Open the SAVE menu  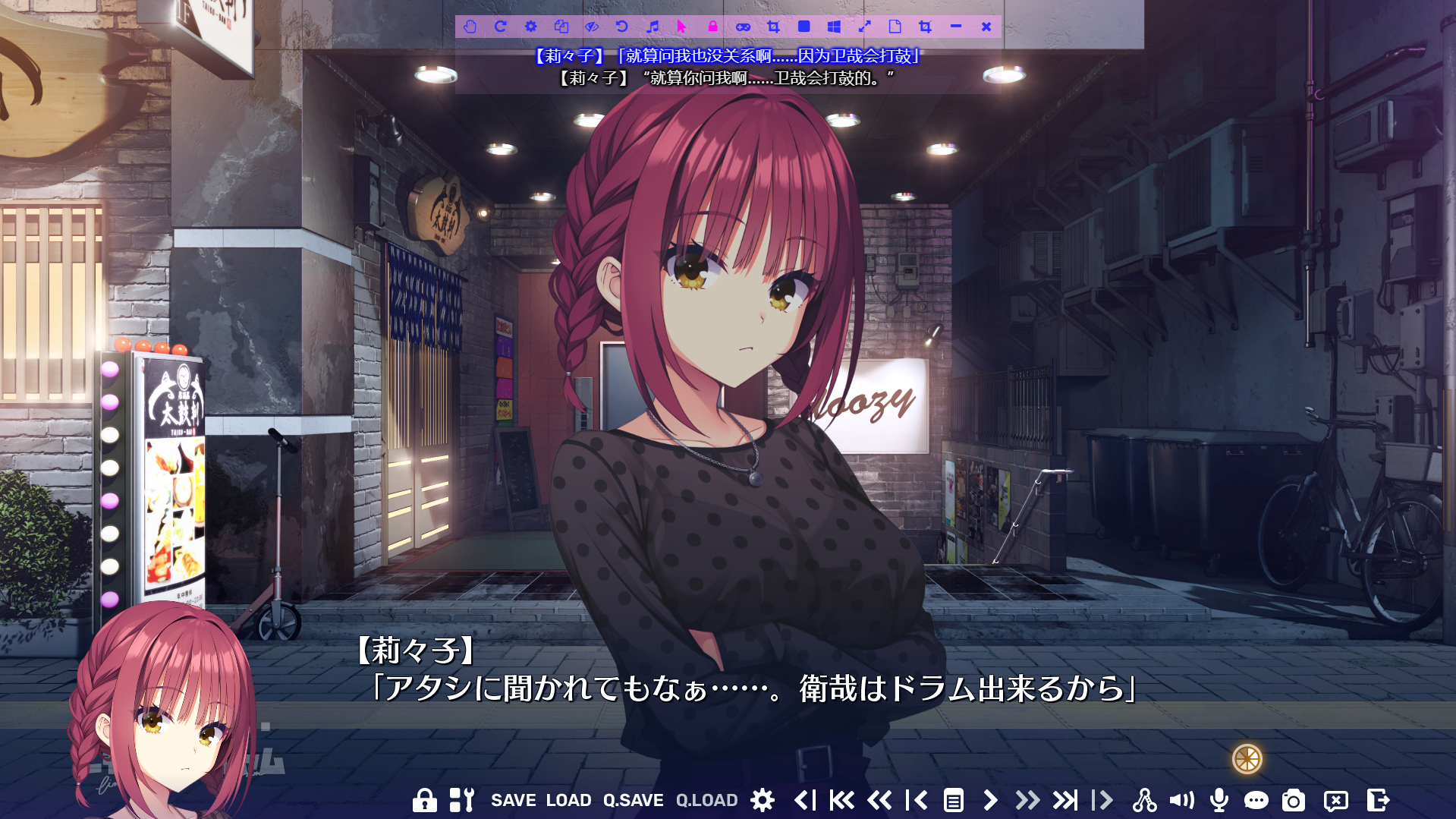[x=513, y=800]
